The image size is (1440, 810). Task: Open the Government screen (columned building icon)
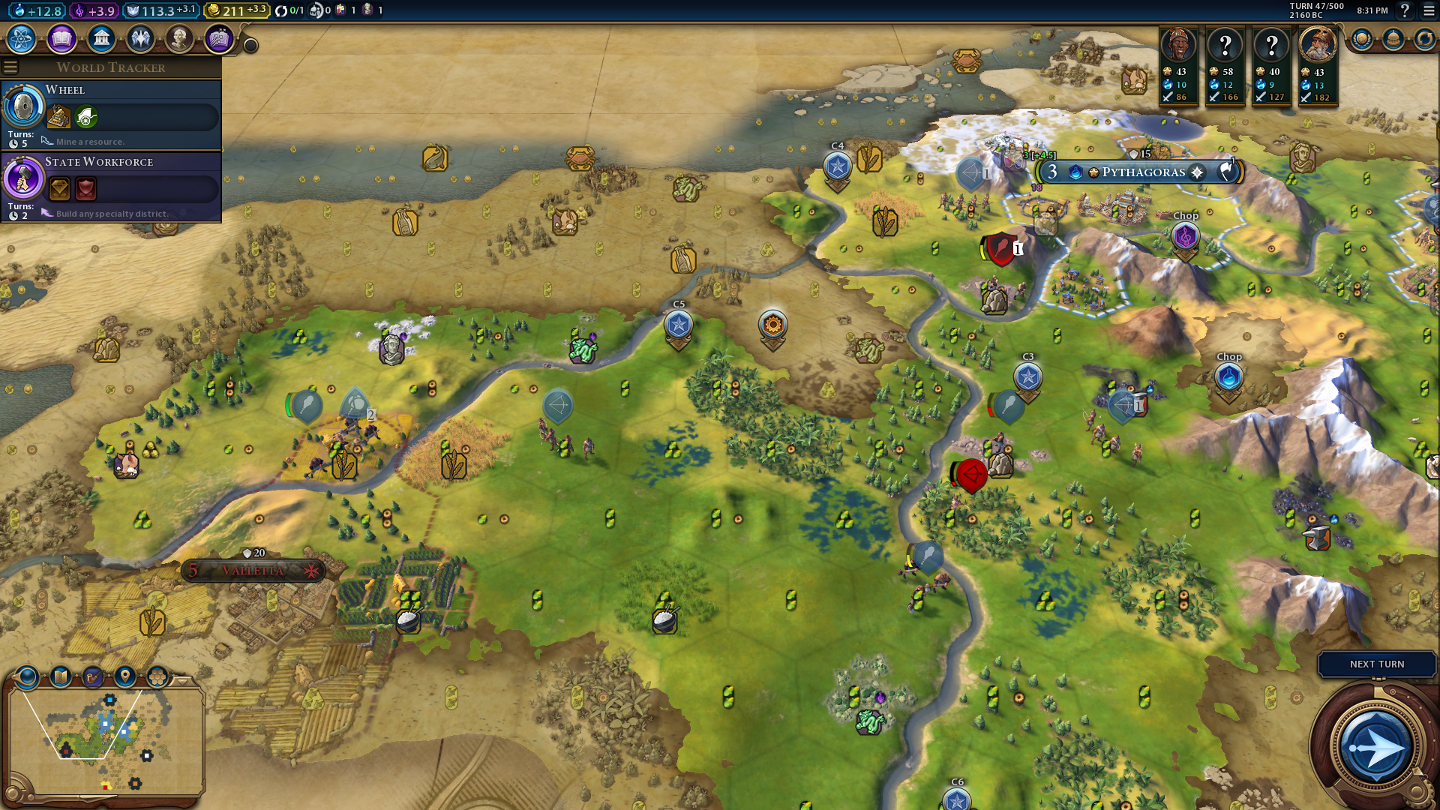101,39
